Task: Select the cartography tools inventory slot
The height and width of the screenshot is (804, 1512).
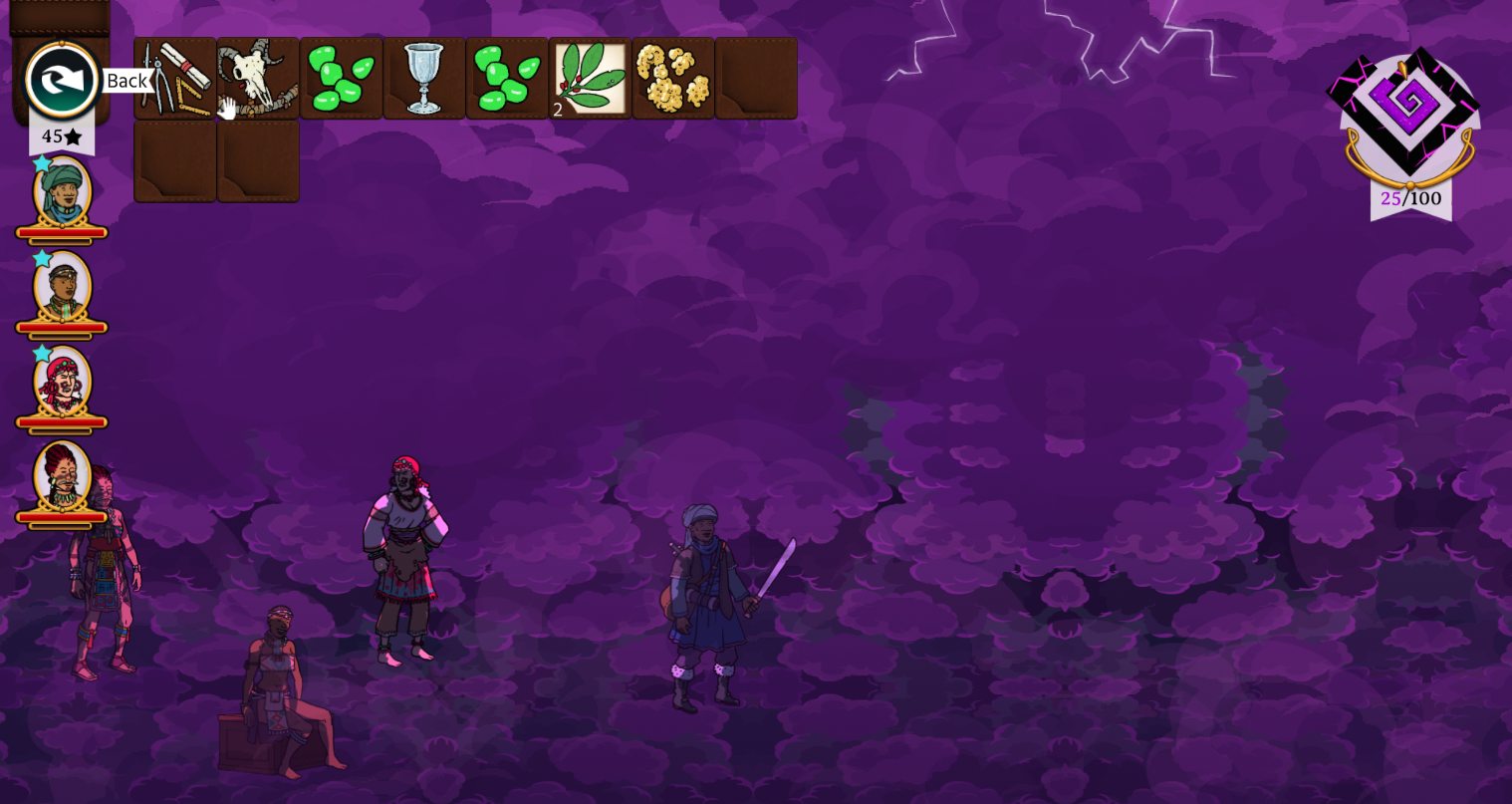Action: tap(175, 78)
